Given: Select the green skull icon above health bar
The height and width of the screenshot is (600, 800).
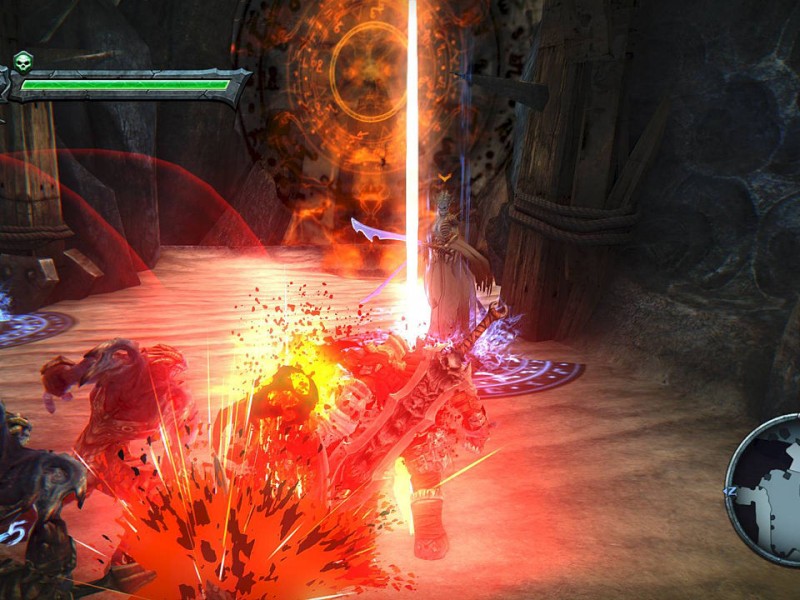Looking at the screenshot, I should [x=23, y=60].
